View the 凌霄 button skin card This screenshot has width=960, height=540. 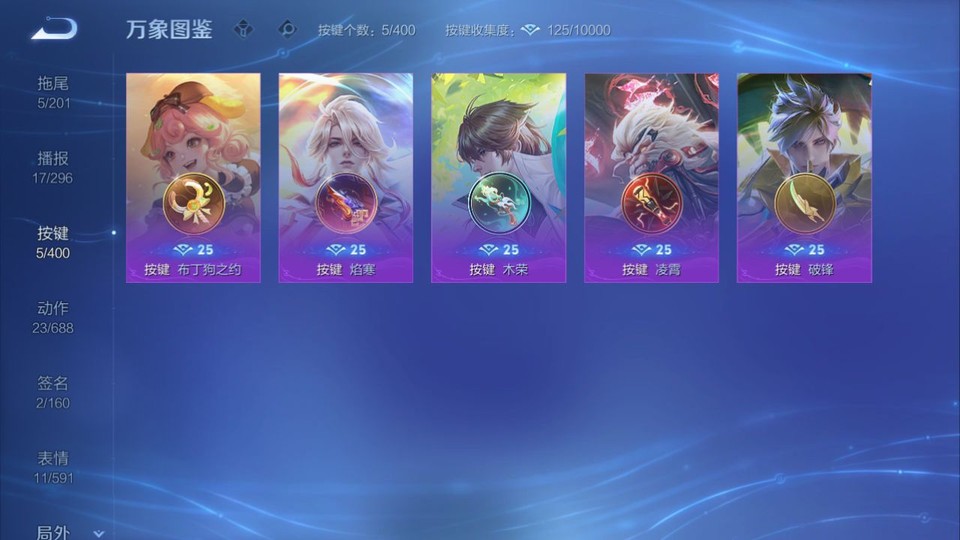coord(651,177)
